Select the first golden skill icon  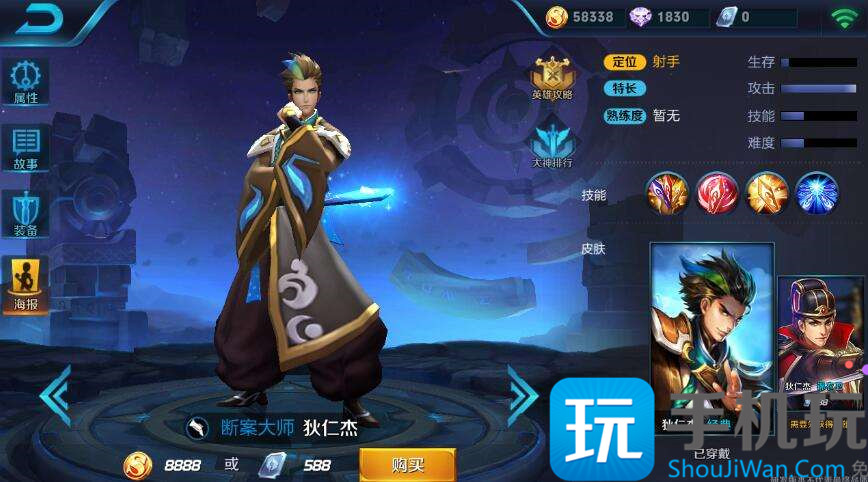(667, 193)
